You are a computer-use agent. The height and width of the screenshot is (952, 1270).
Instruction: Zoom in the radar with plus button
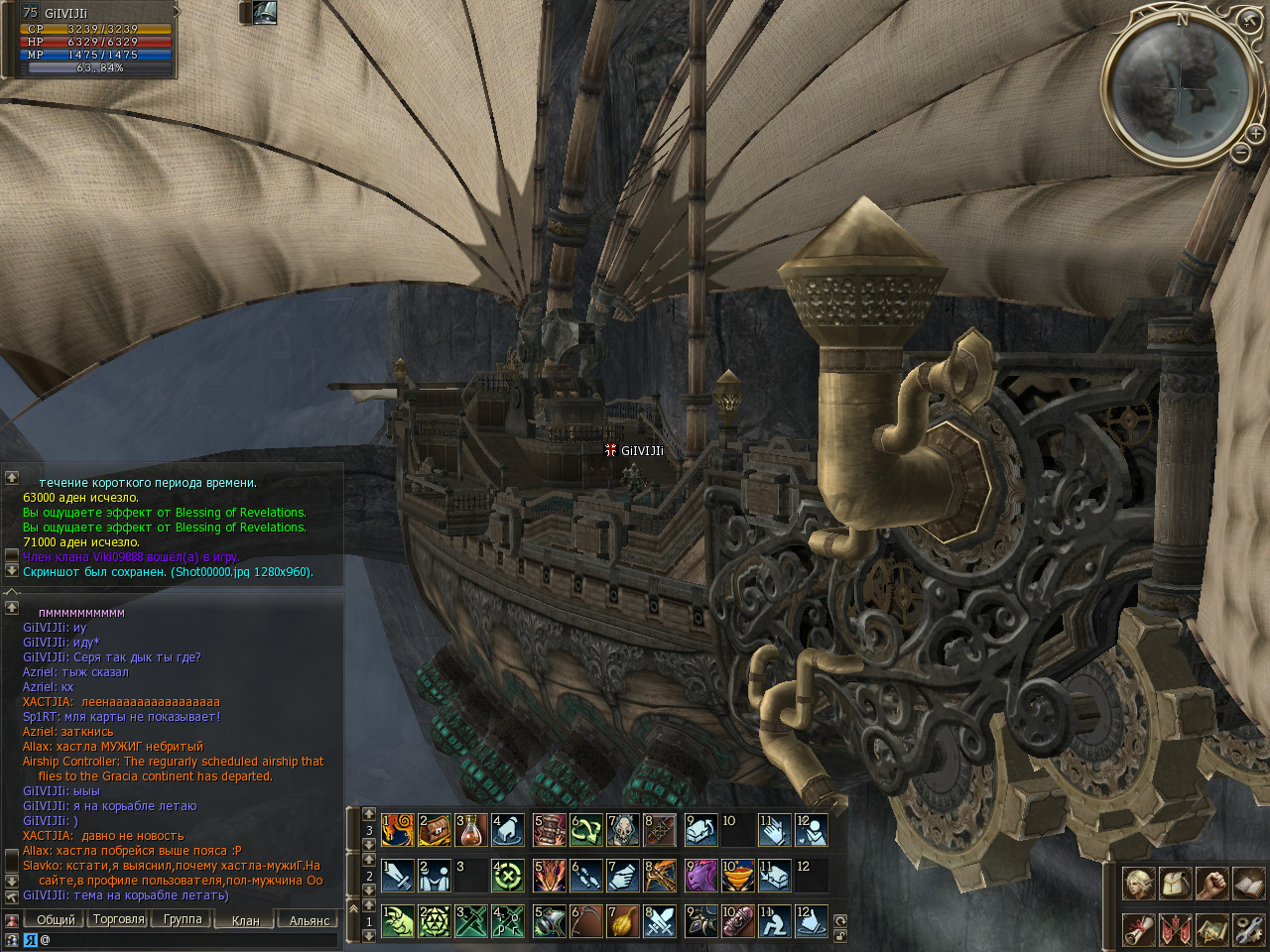(1255, 134)
